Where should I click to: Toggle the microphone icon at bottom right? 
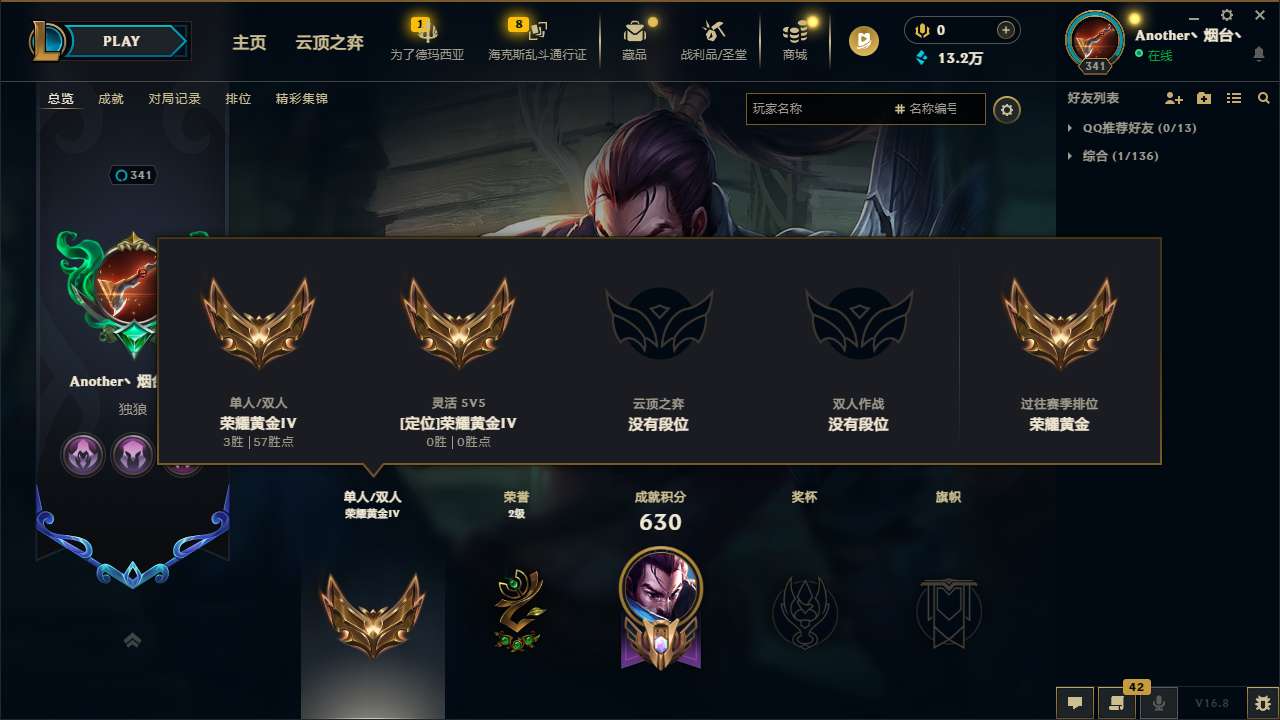(1160, 703)
